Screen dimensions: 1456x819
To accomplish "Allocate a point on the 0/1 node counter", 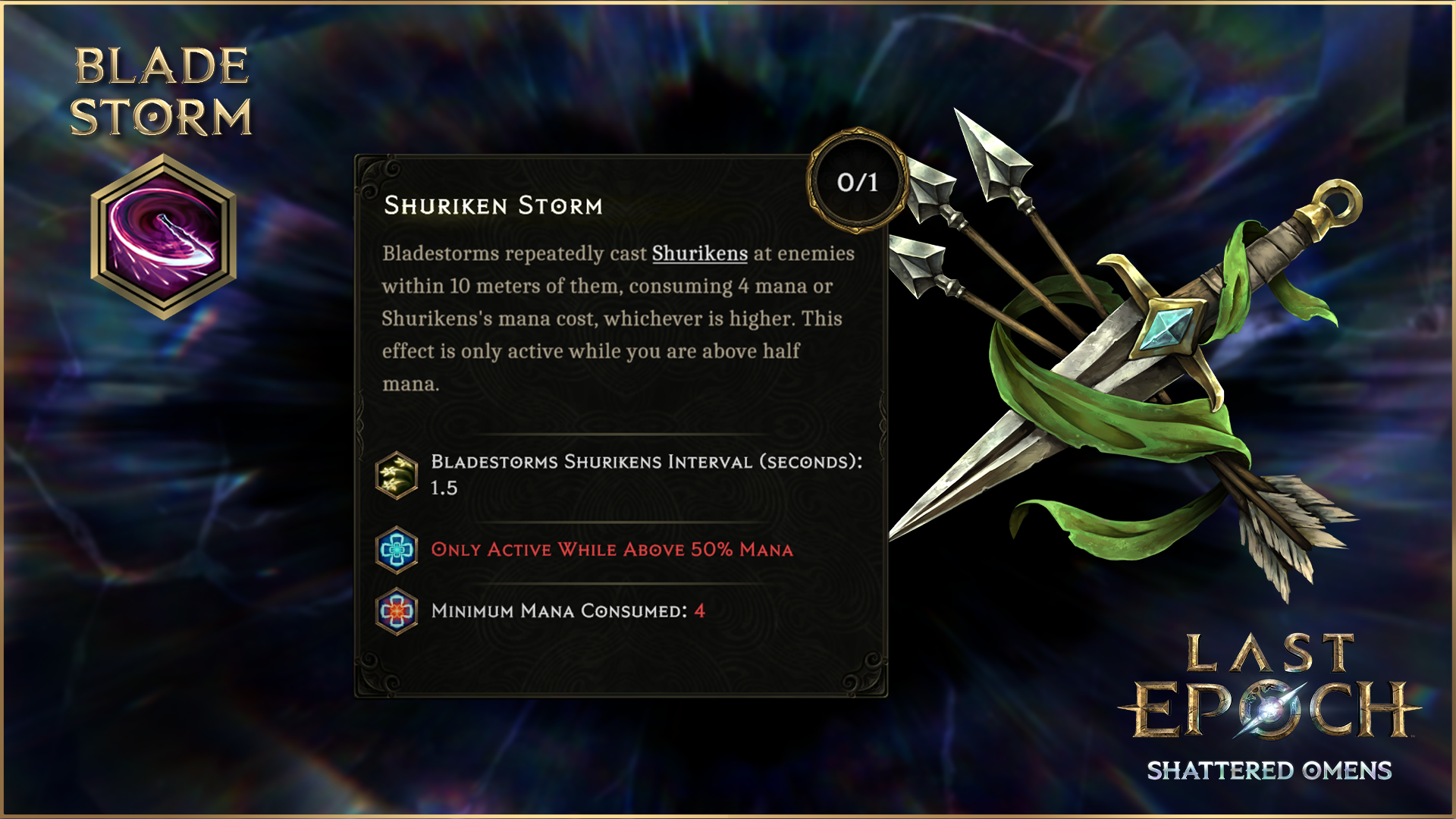I will [857, 182].
